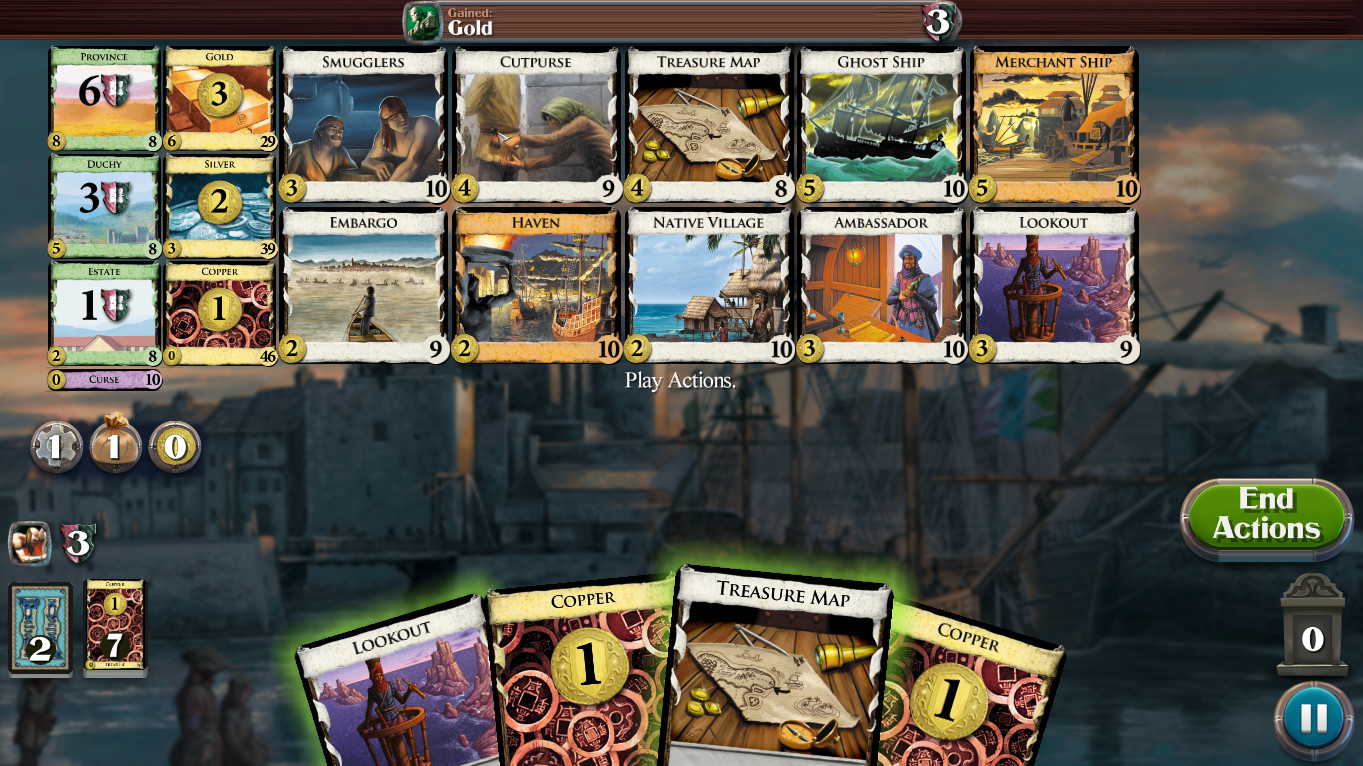The width and height of the screenshot is (1363, 766).
Task: Click the Curse pile
Action: (x=104, y=380)
